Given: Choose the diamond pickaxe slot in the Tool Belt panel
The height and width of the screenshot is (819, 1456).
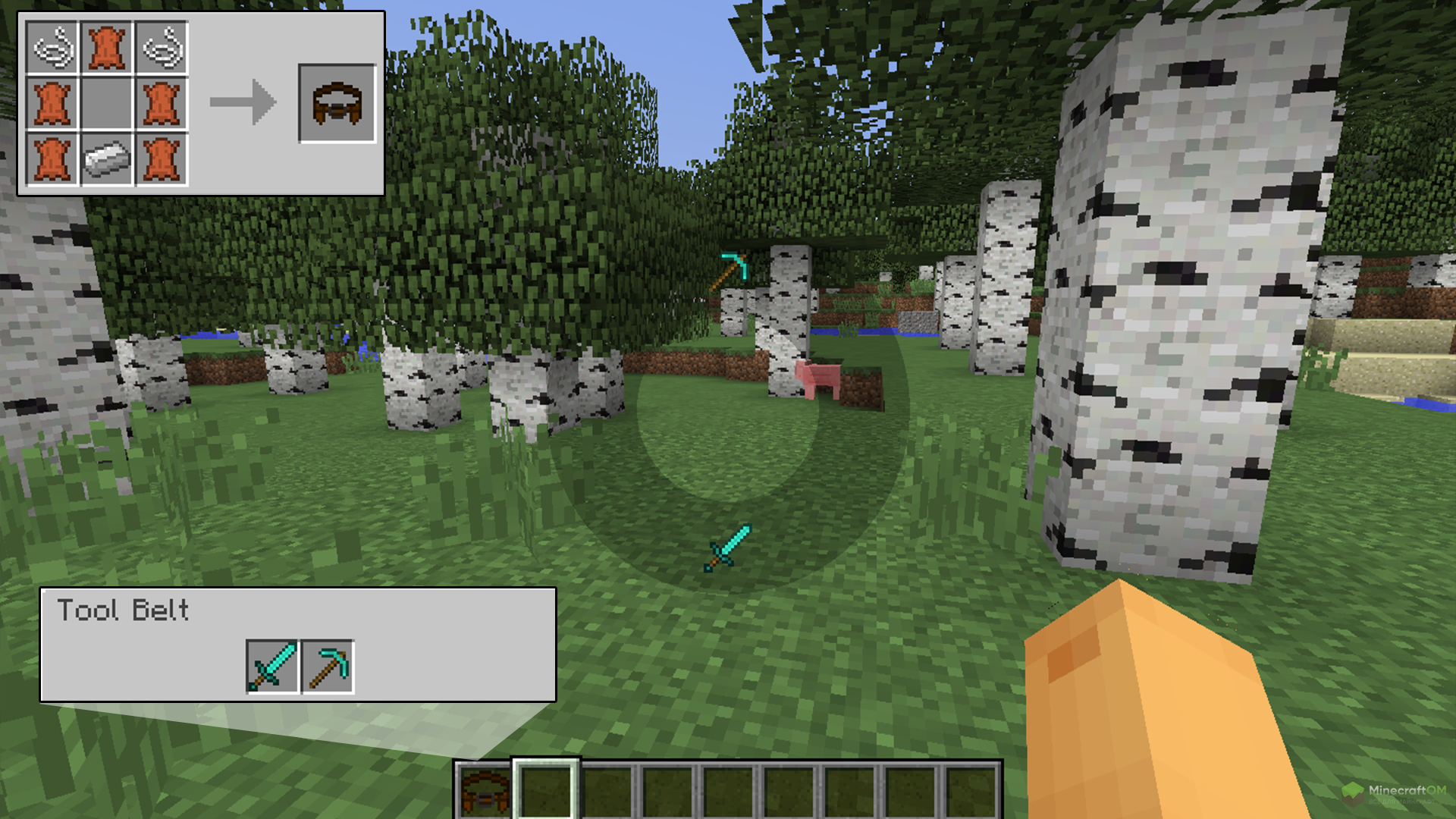Looking at the screenshot, I should 328,667.
